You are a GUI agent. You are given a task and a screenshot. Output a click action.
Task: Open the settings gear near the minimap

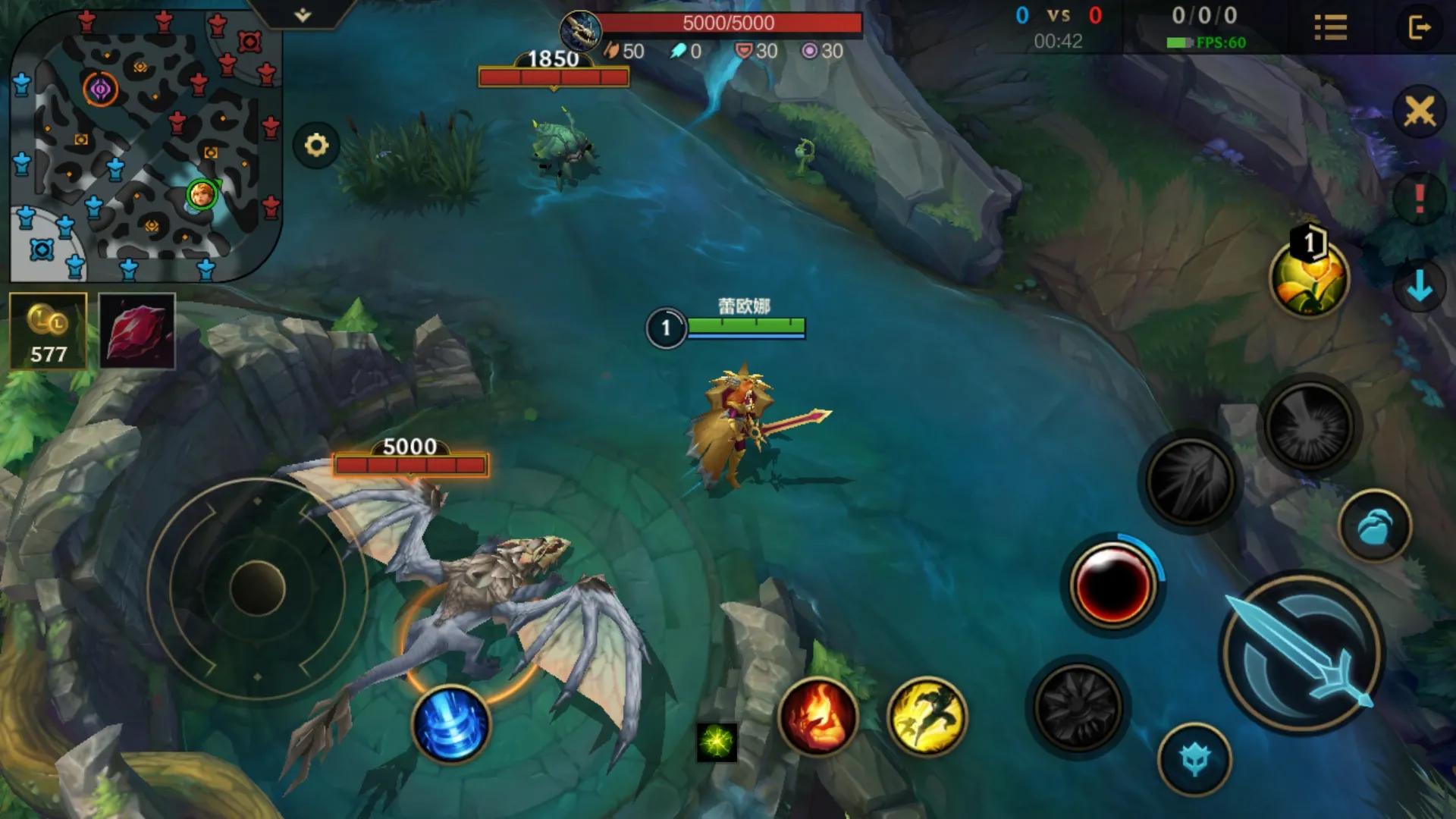[x=318, y=143]
